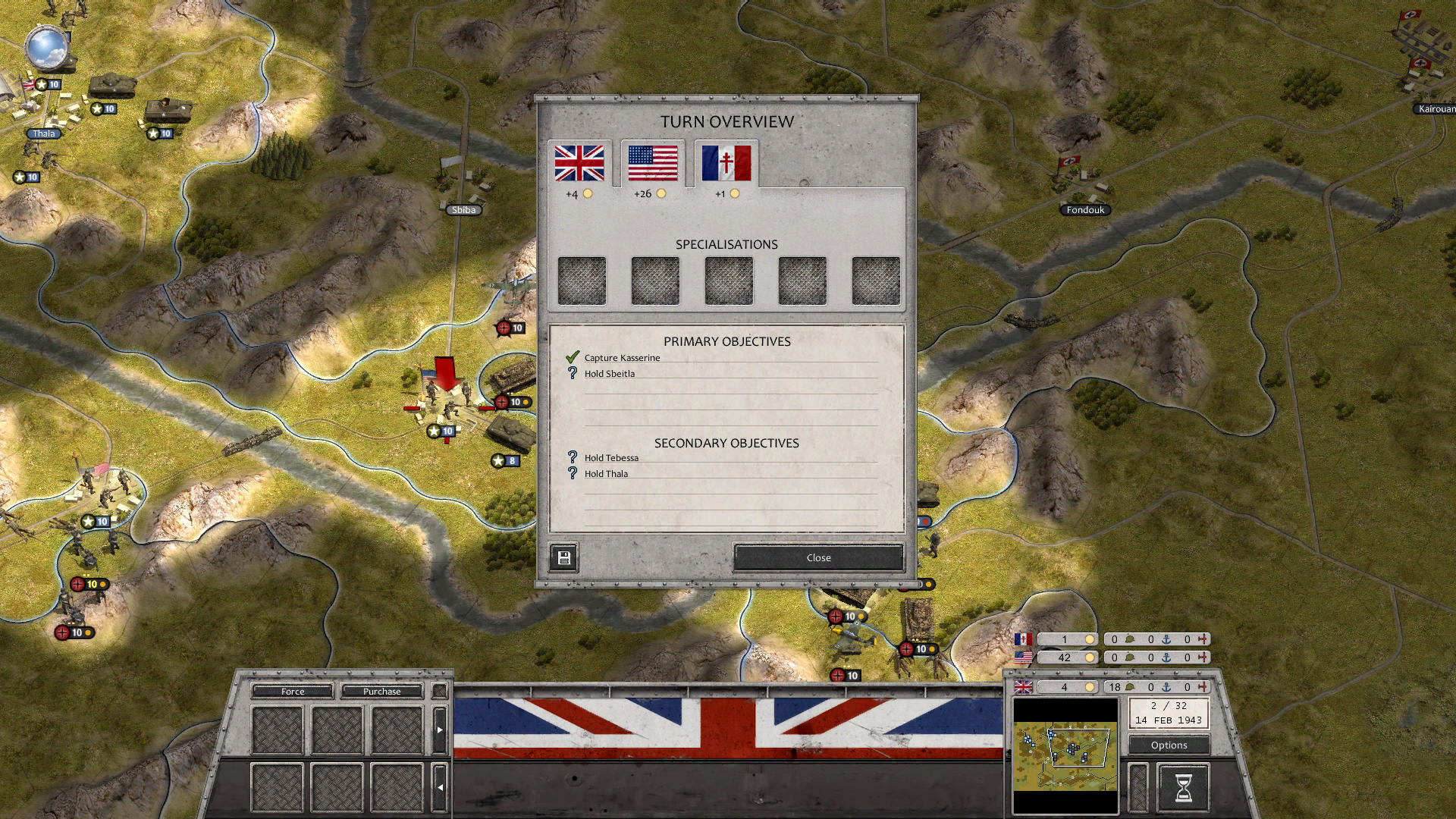The height and width of the screenshot is (819, 1456).
Task: Click the British gold coin prestige counter
Action: (x=1090, y=687)
